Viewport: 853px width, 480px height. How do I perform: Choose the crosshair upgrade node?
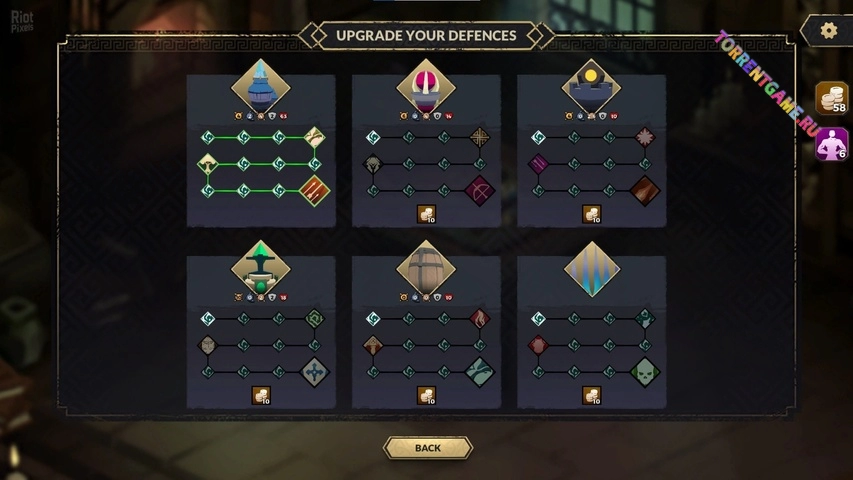(x=480, y=137)
